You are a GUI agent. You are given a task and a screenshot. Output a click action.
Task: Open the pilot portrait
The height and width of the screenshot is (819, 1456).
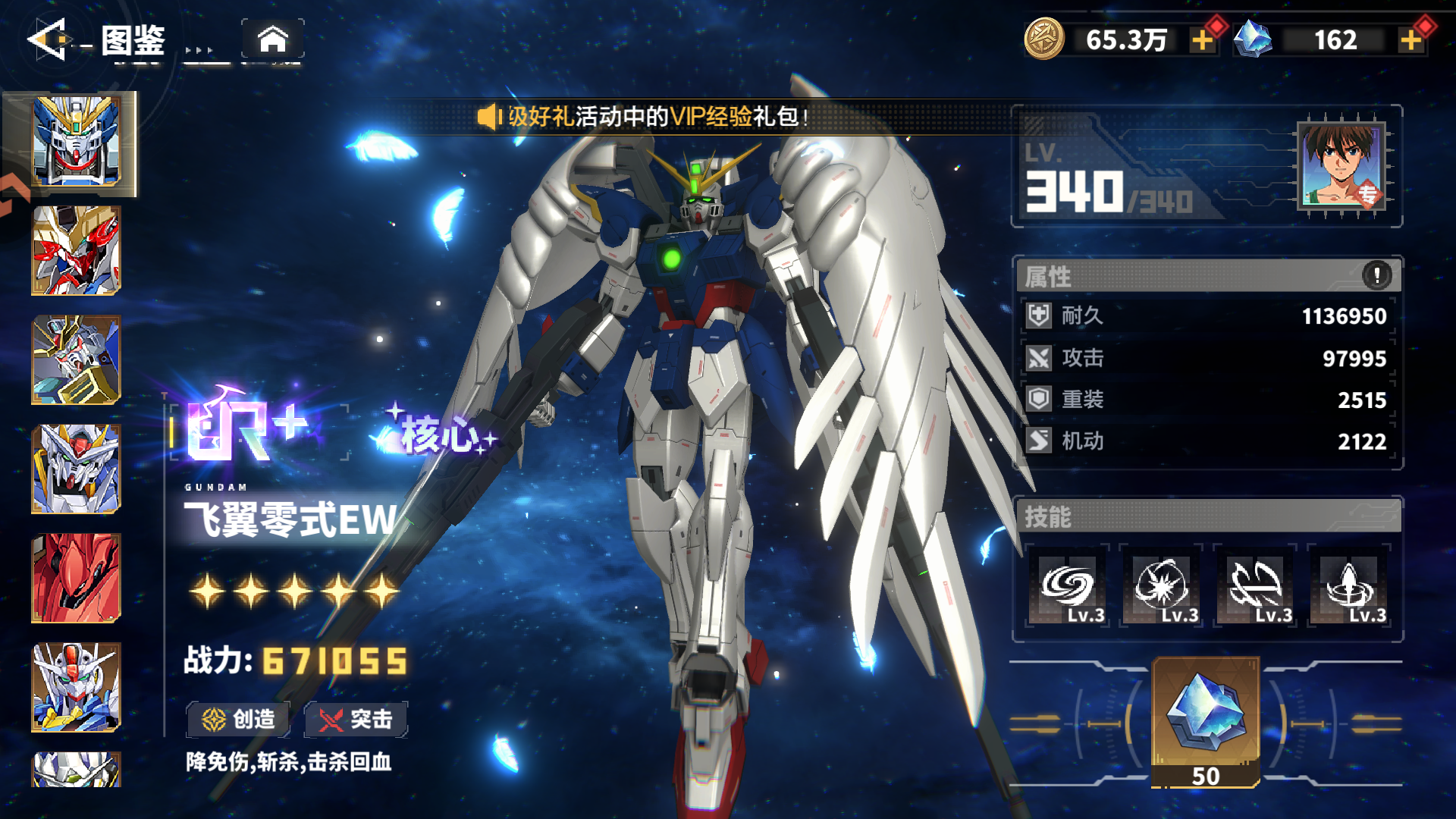coord(1341,165)
